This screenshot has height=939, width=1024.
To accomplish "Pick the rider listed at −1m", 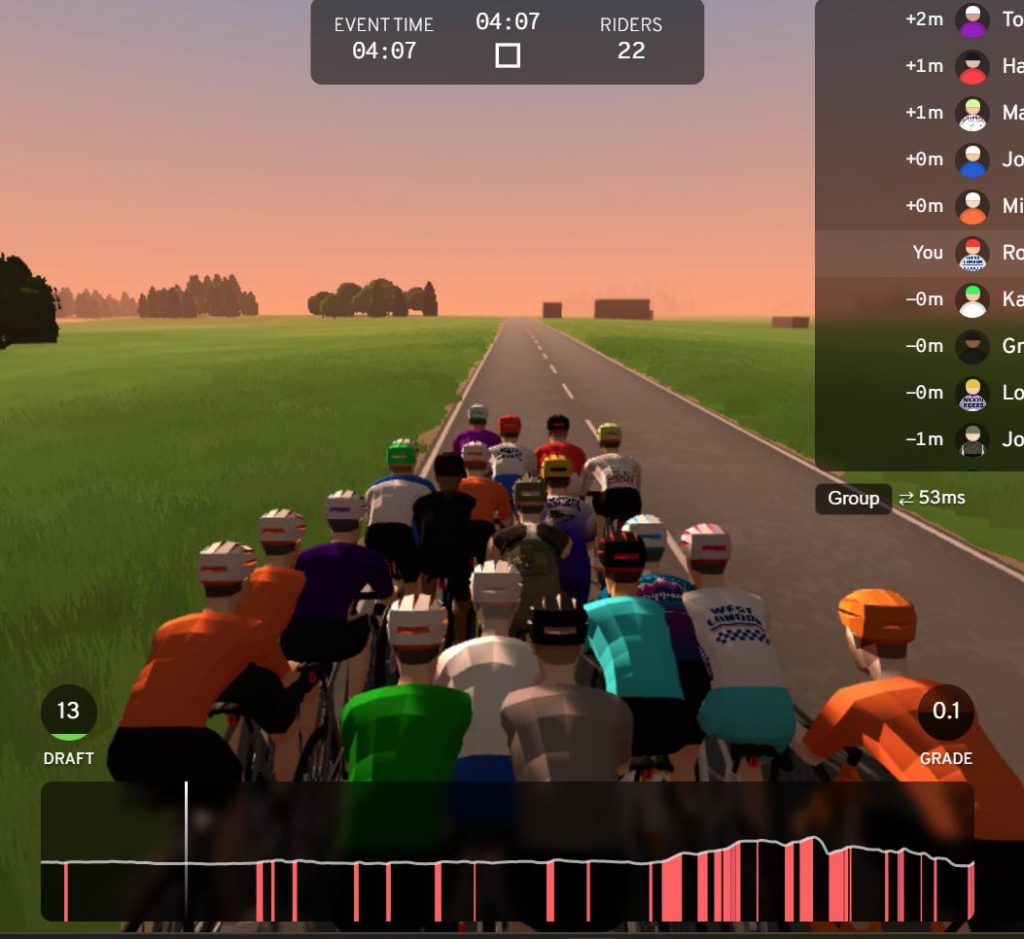I will pyautogui.click(x=972, y=440).
